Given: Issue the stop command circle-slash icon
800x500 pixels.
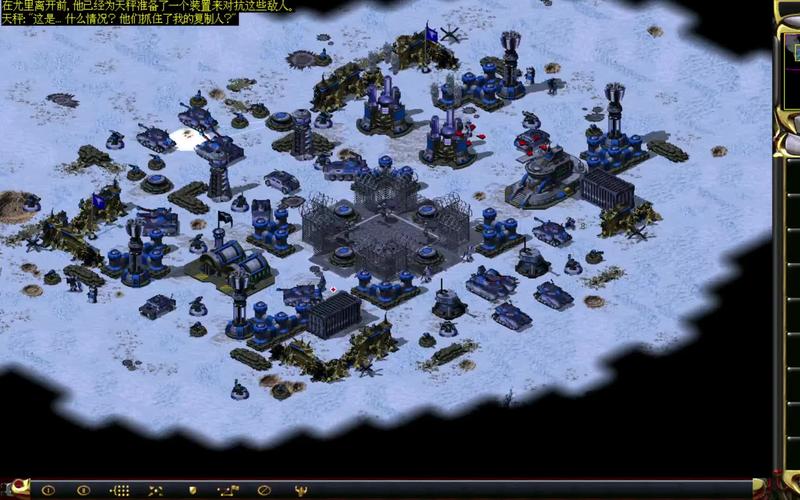Looking at the screenshot, I should pyautogui.click(x=264, y=491).
